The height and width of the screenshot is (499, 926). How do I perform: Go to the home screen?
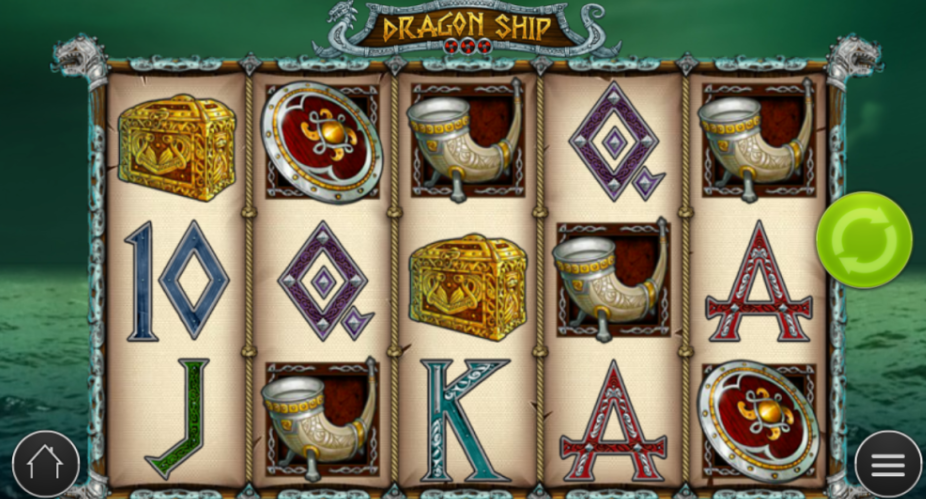(x=46, y=465)
